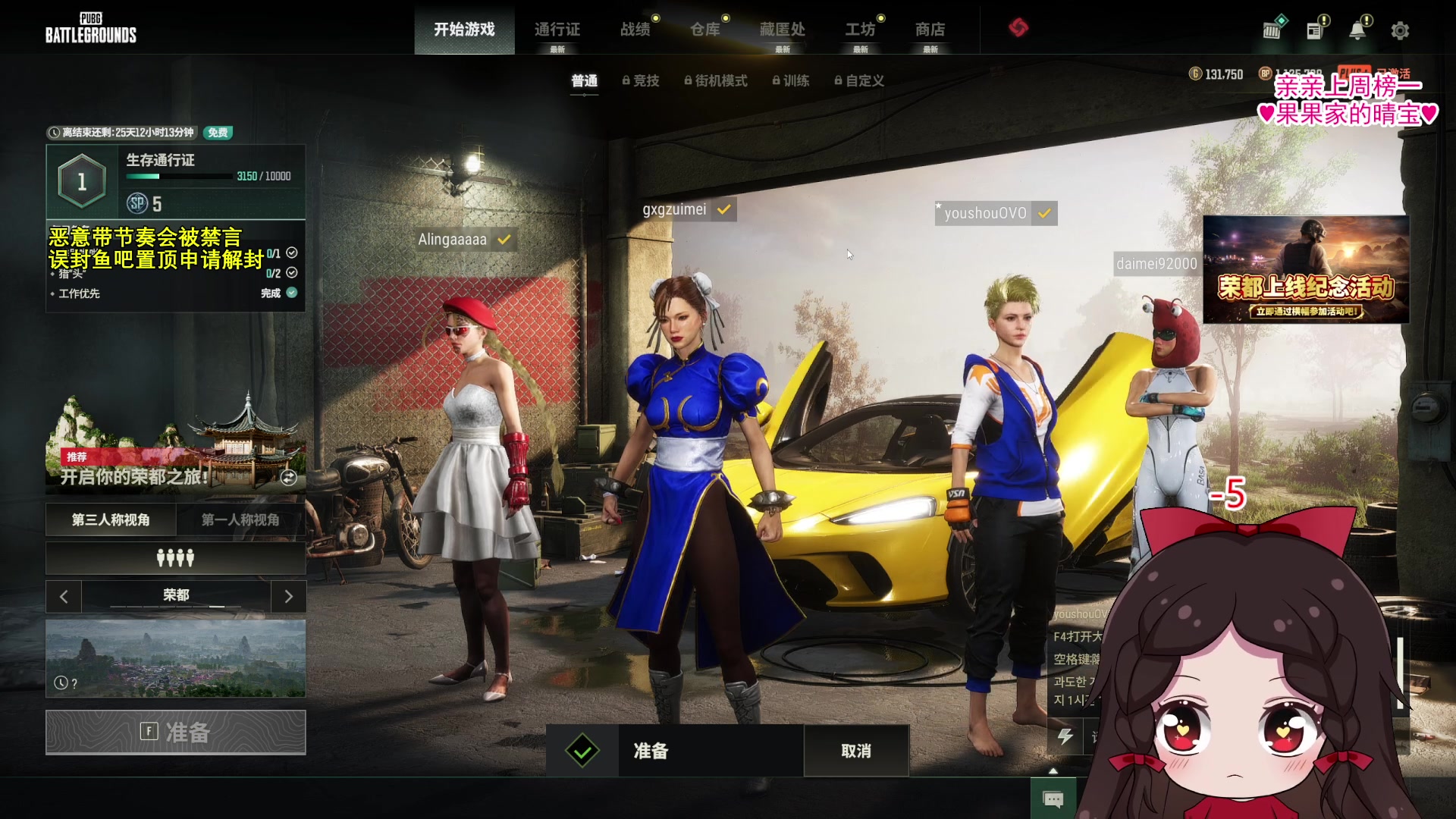Cancel ready status with 取消
Image resolution: width=1456 pixels, height=819 pixels.
856,751
